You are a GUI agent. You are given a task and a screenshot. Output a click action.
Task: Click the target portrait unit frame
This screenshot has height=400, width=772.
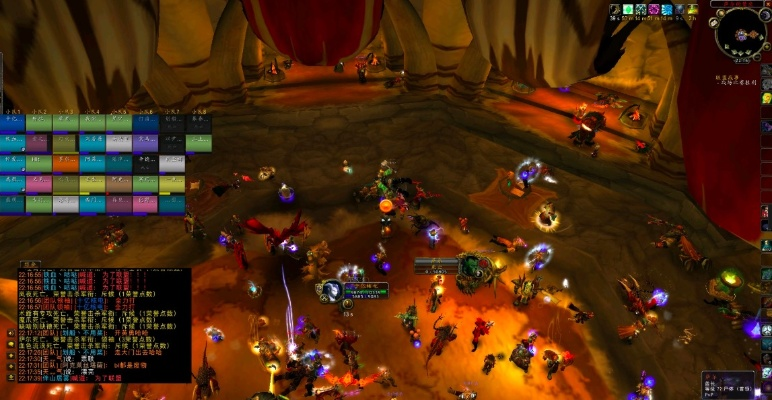pyautogui.click(x=331, y=291)
